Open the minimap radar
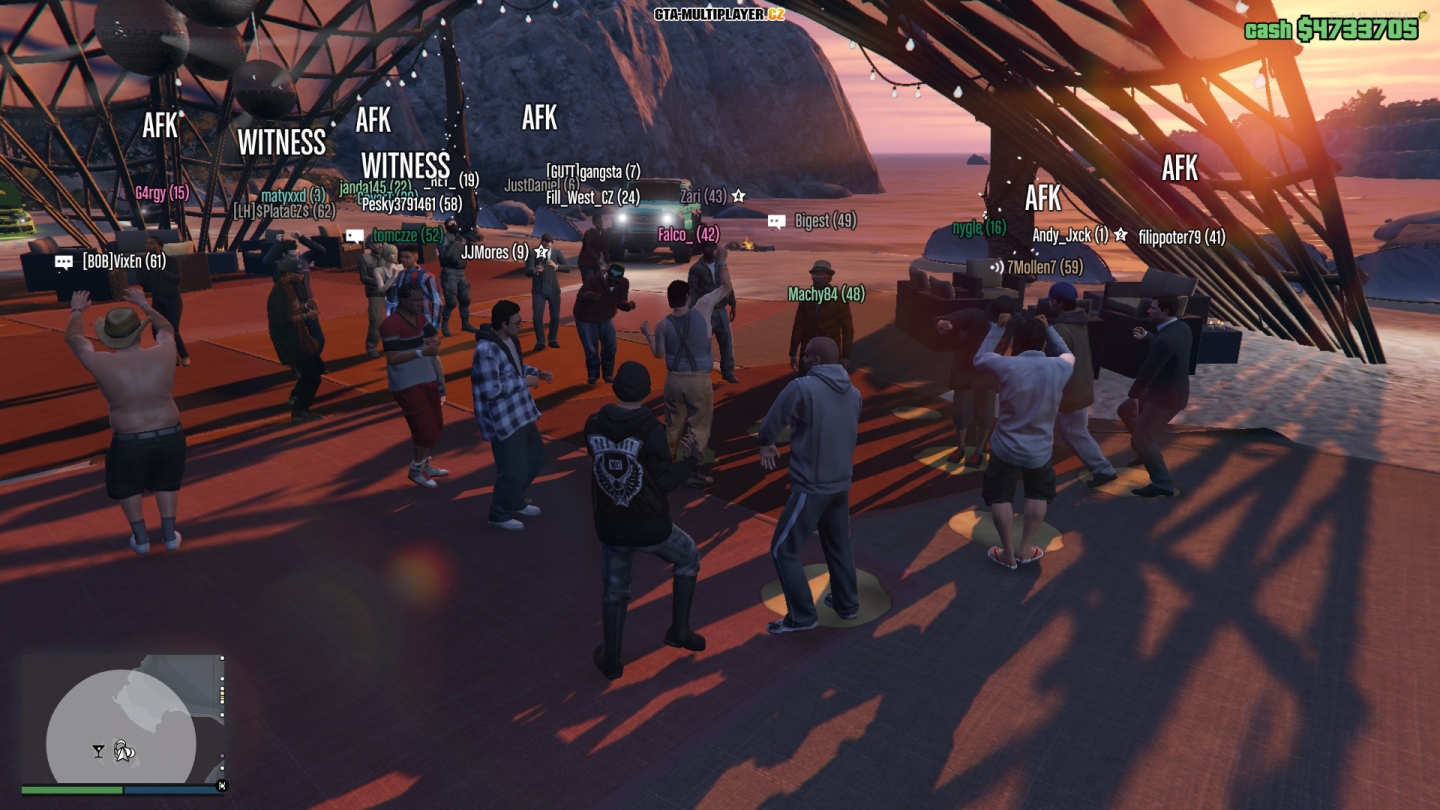 [121, 718]
